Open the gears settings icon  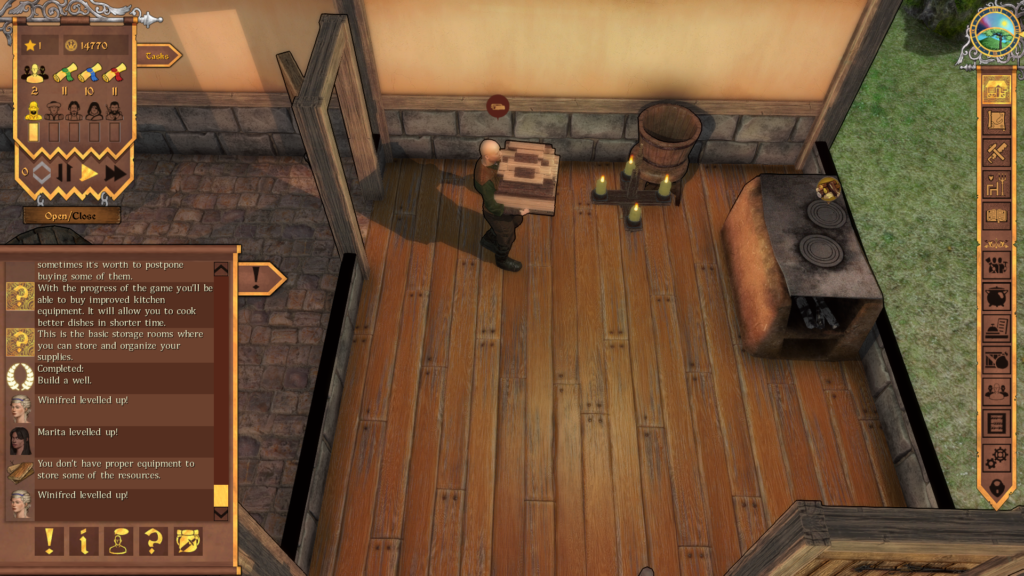[995, 456]
